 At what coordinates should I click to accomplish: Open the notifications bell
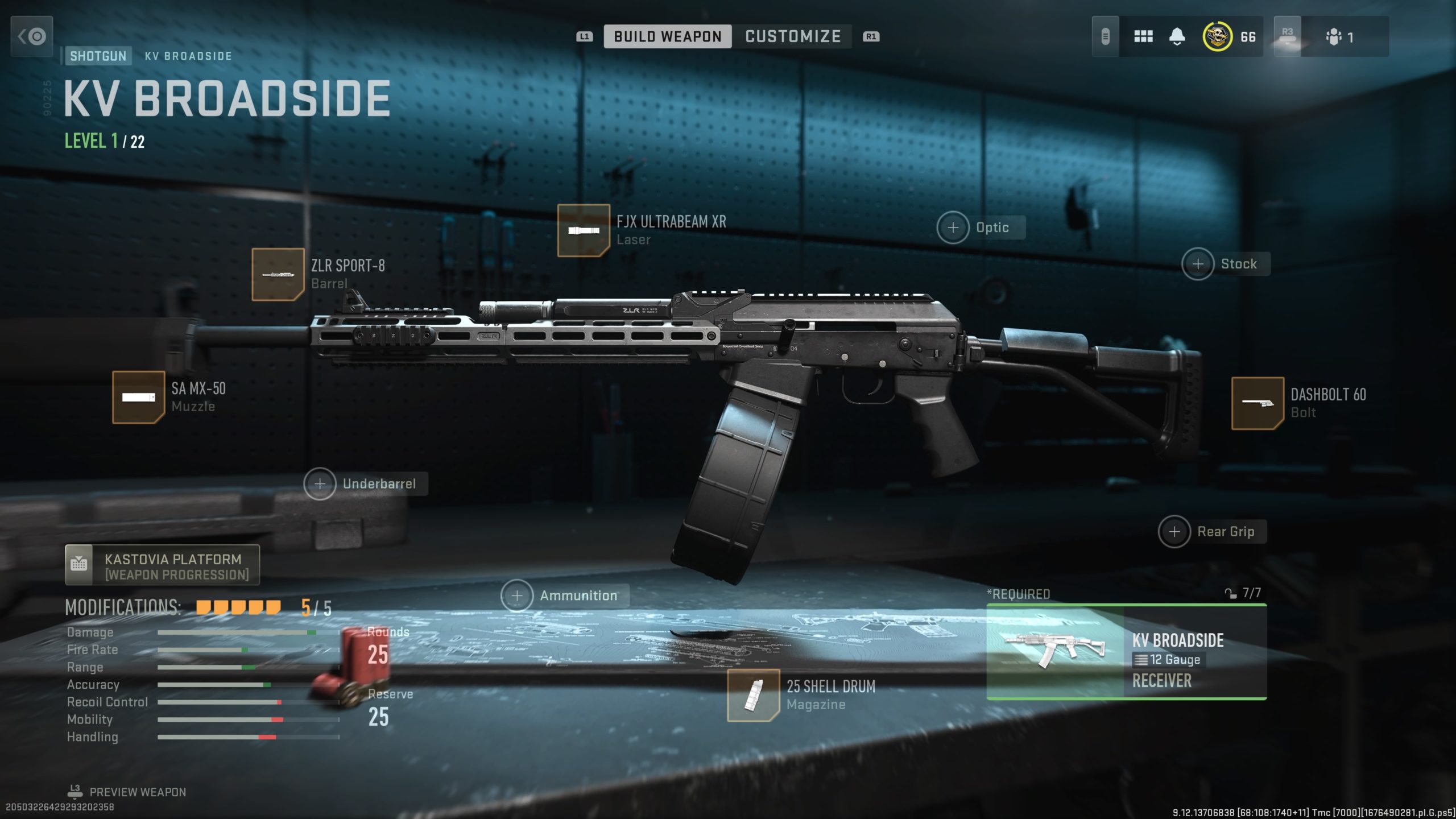1177,37
